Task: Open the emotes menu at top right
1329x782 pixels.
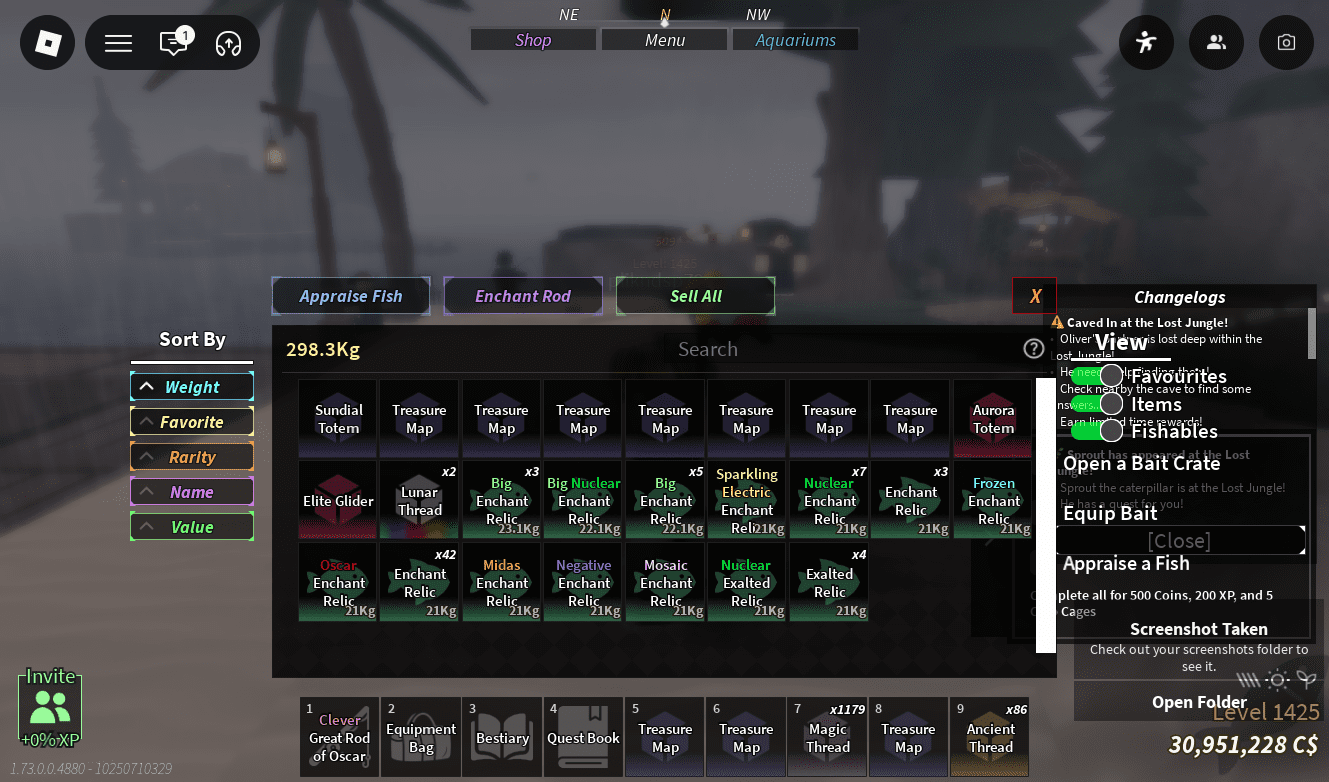Action: coord(1146,42)
